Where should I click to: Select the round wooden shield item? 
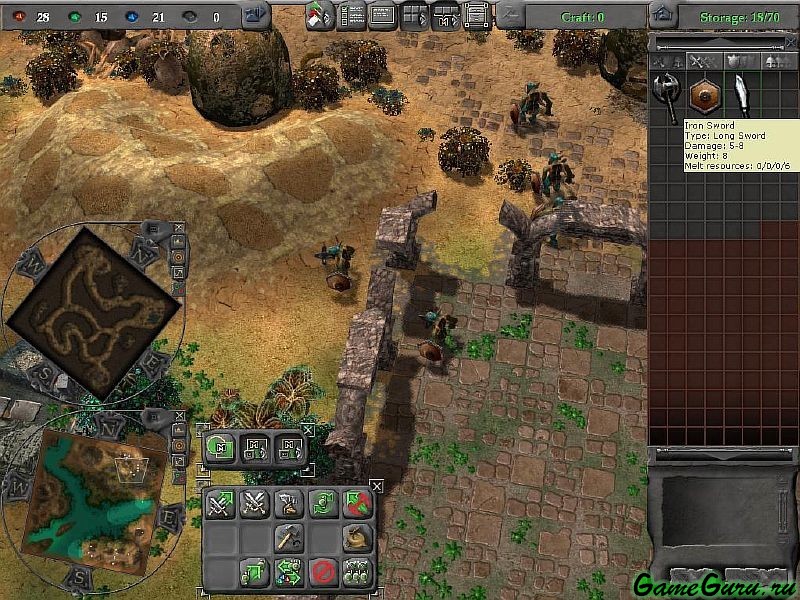(704, 96)
